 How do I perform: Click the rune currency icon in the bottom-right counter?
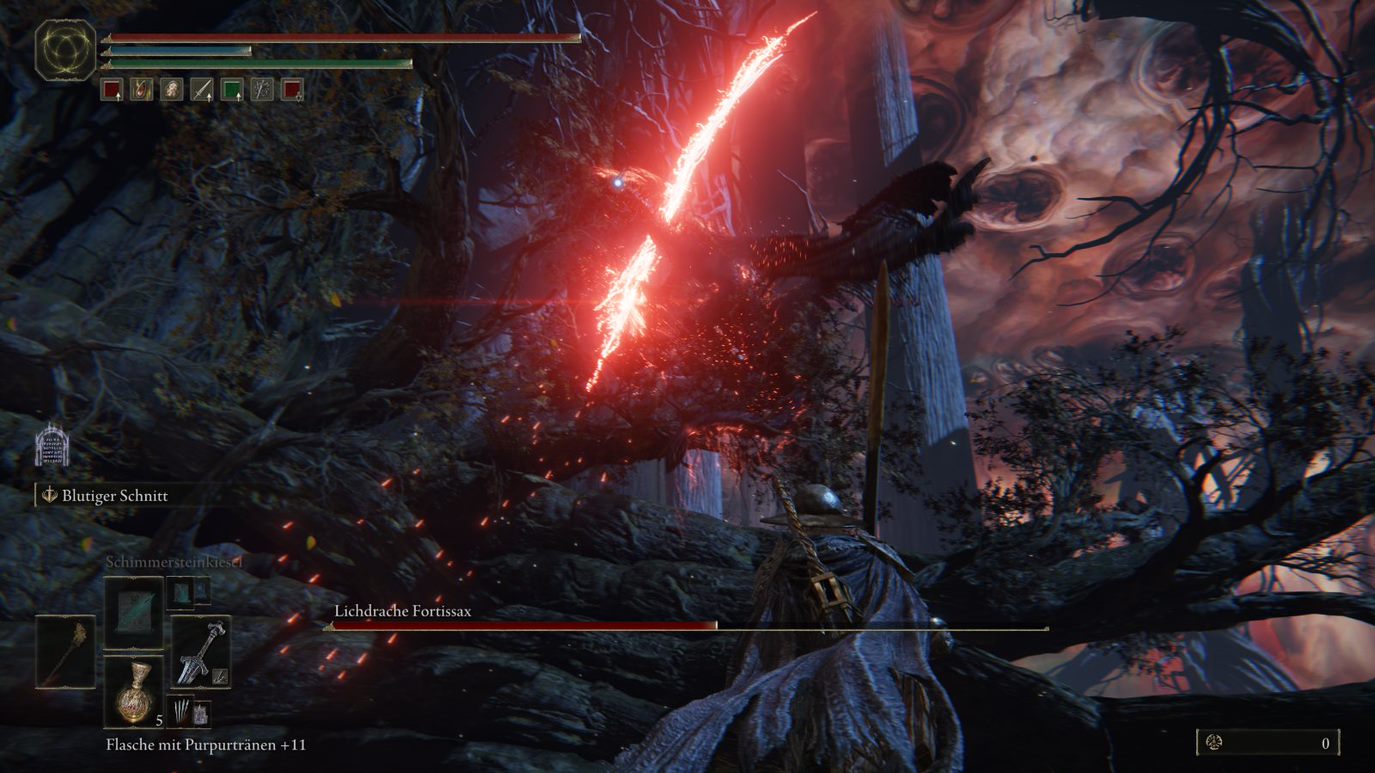pos(1216,743)
